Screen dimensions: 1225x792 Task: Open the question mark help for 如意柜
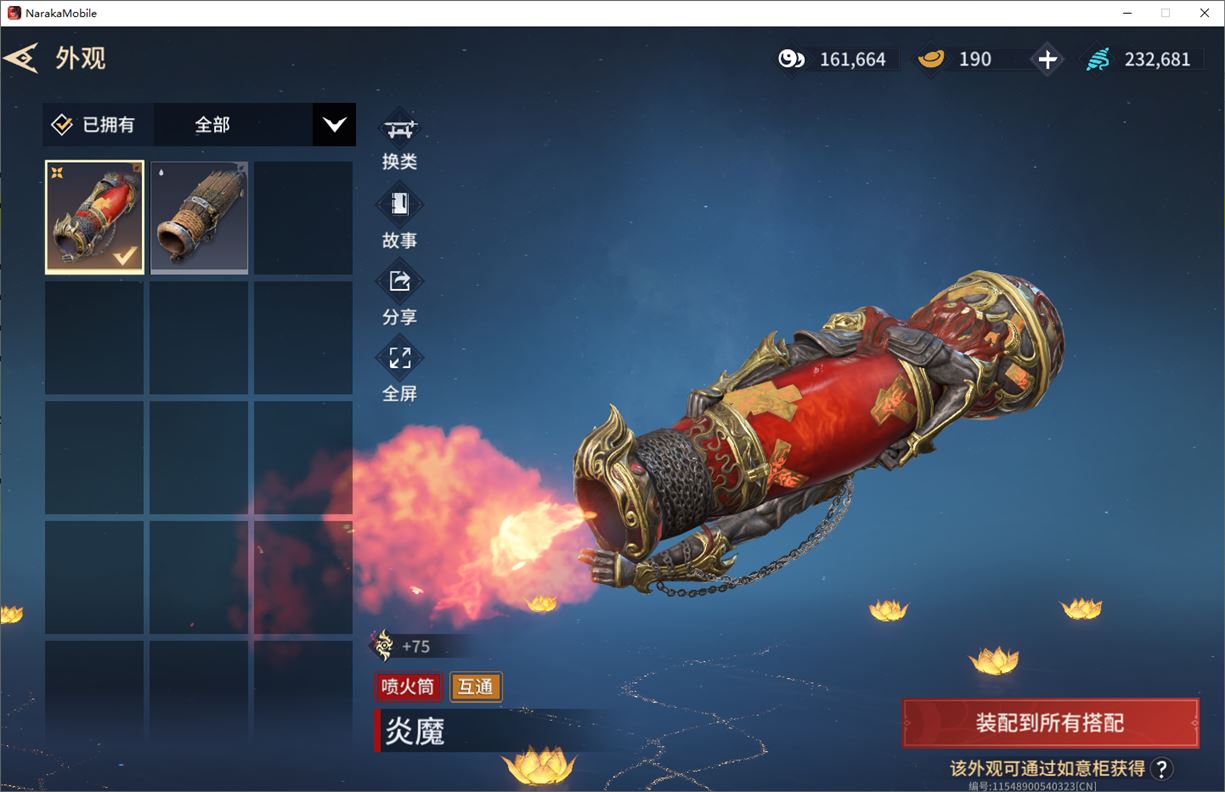(x=1161, y=768)
